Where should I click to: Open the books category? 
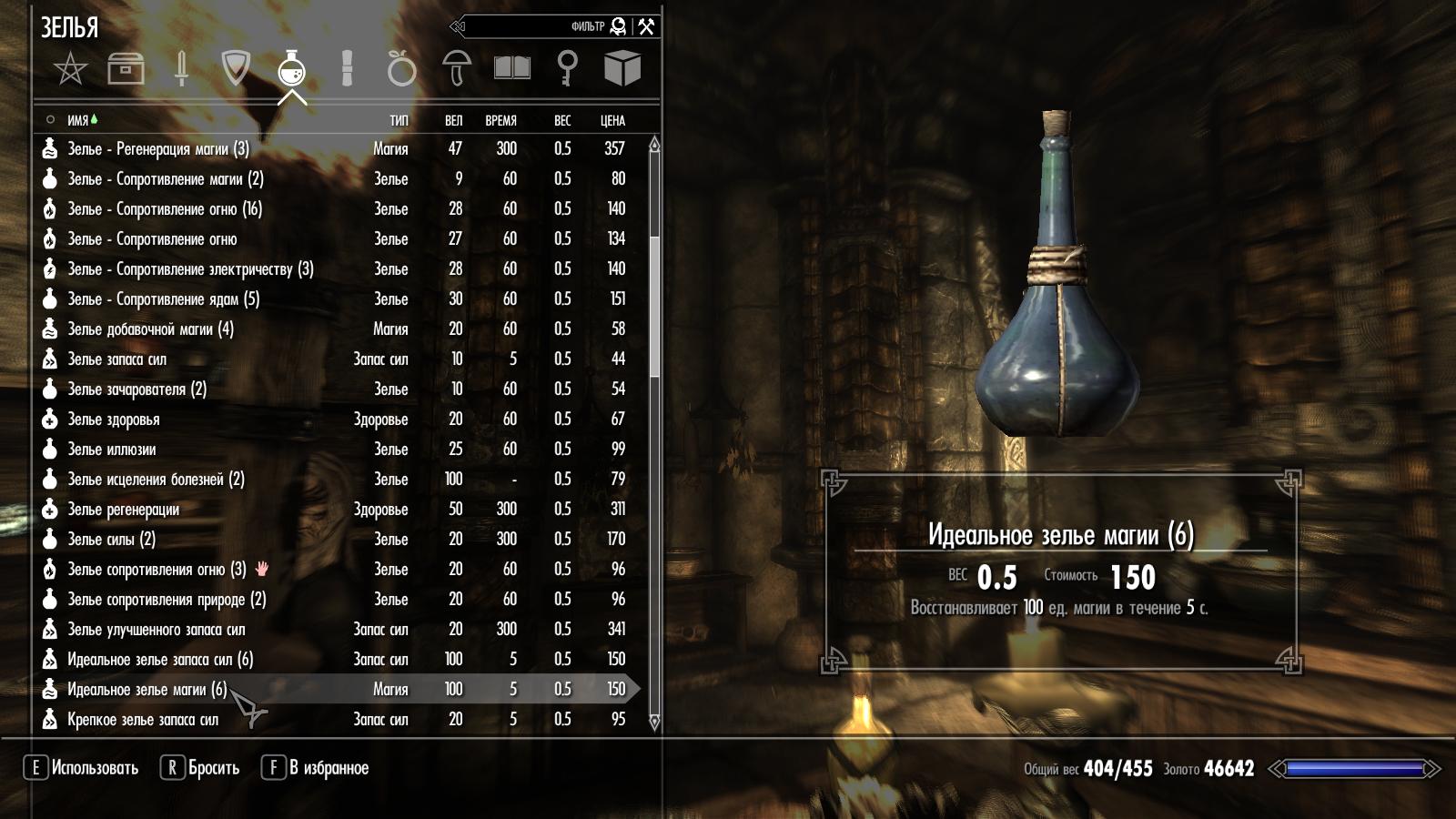coord(511,68)
